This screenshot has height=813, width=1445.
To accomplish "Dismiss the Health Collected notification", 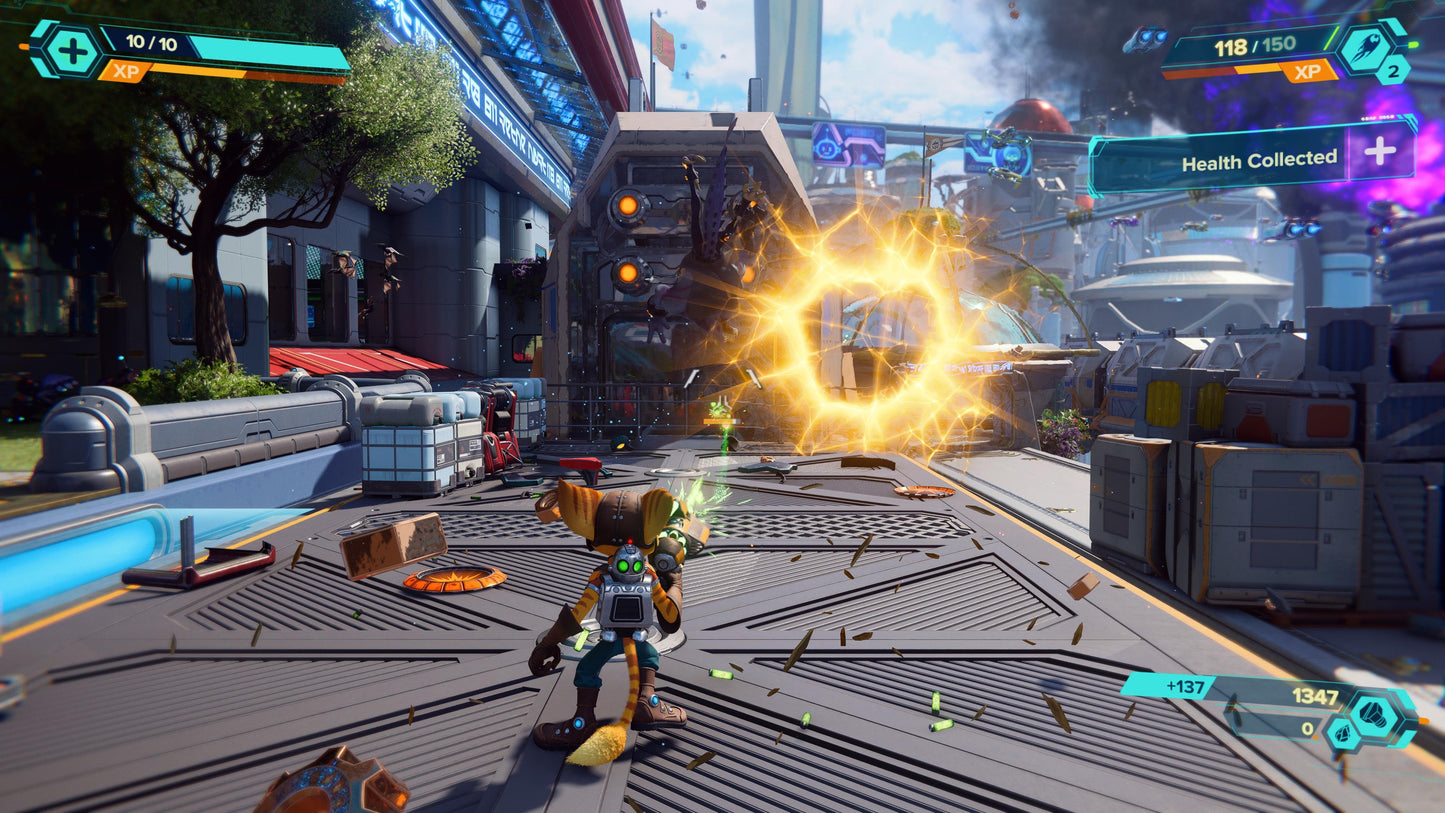I will 1258,157.
